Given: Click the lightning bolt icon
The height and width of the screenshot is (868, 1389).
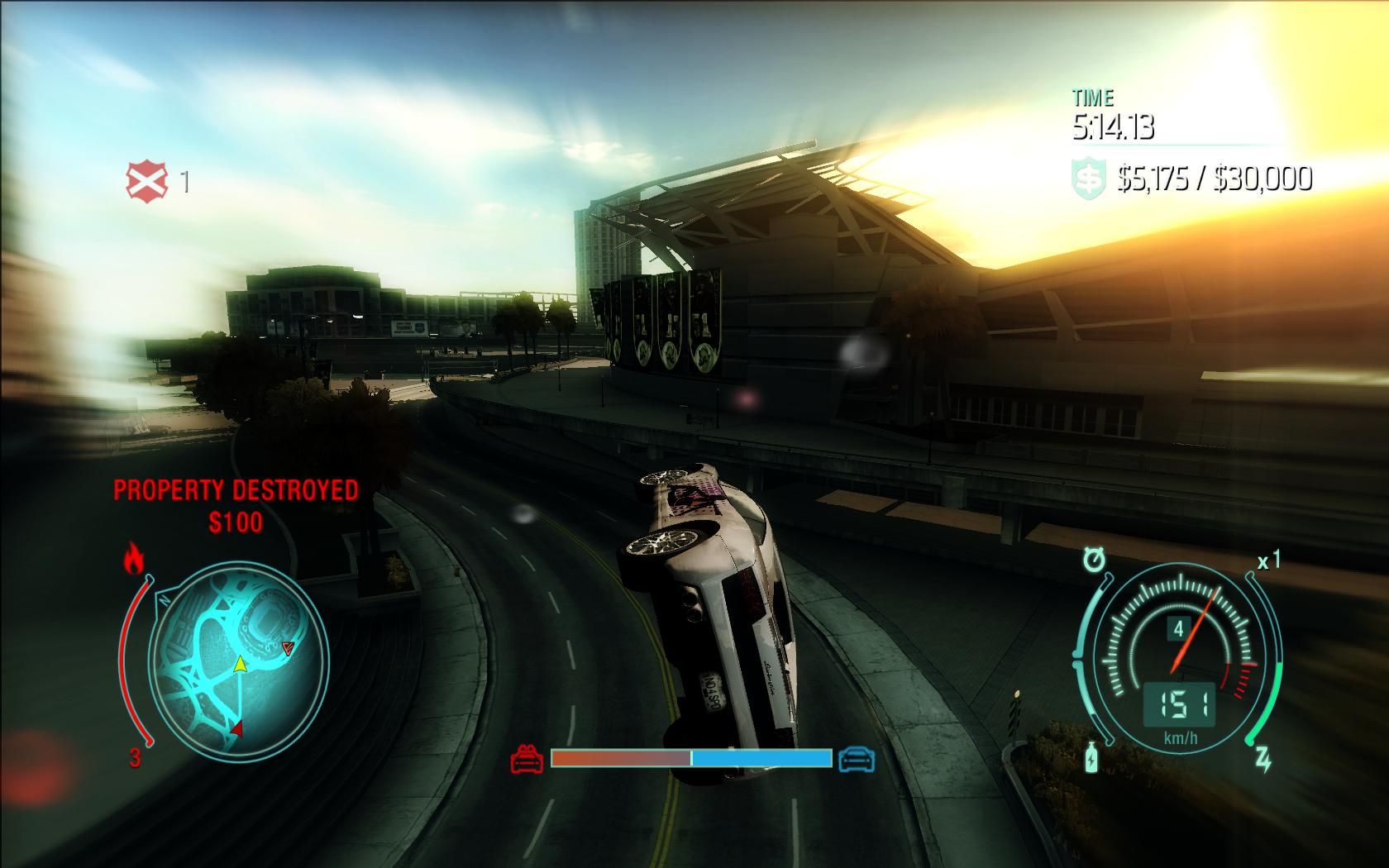Looking at the screenshot, I should tap(1263, 759).
